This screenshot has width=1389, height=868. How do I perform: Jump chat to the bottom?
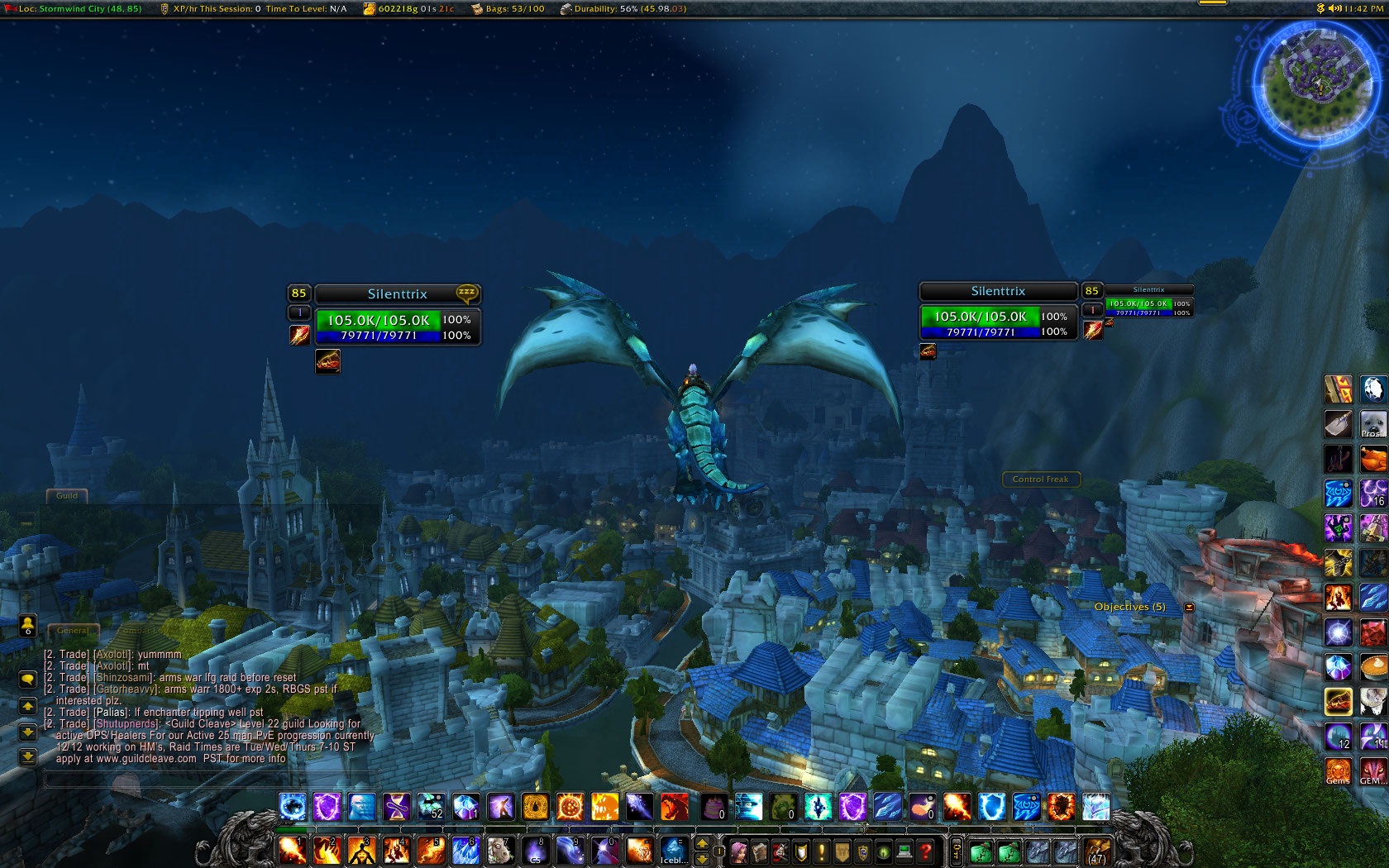click(x=27, y=756)
